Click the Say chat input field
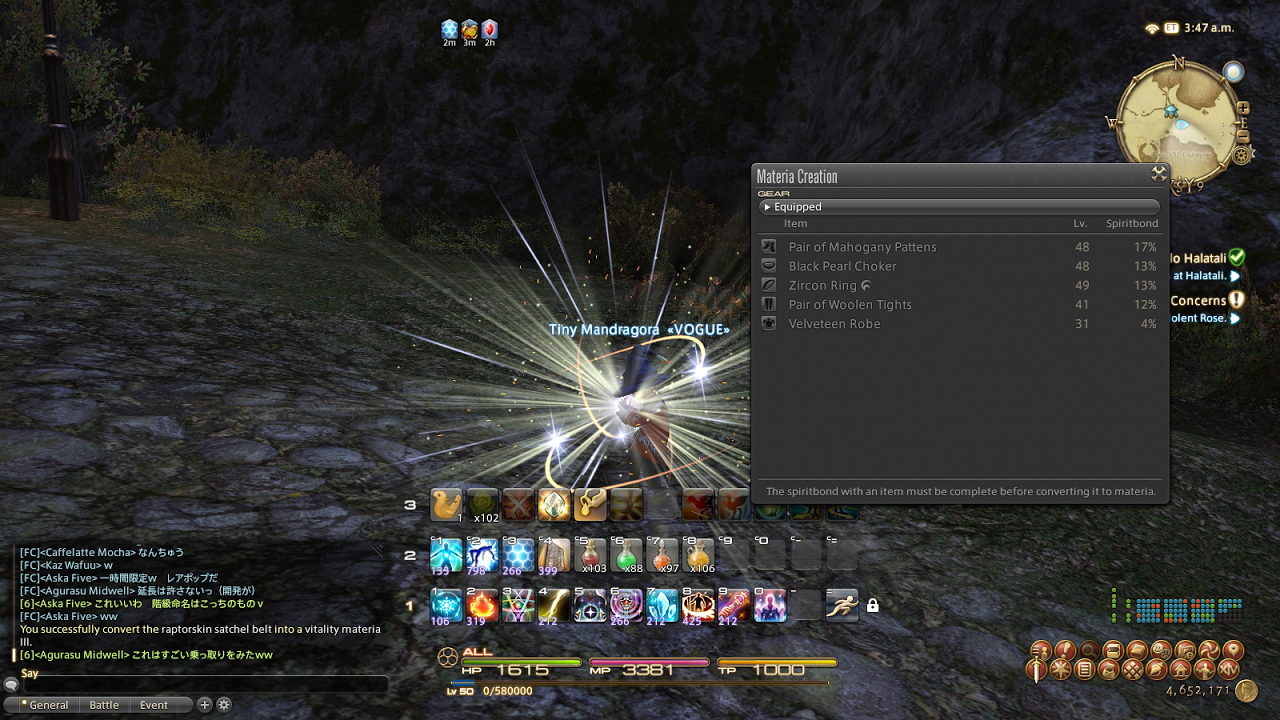Viewport: 1280px width, 720px height. click(x=200, y=684)
